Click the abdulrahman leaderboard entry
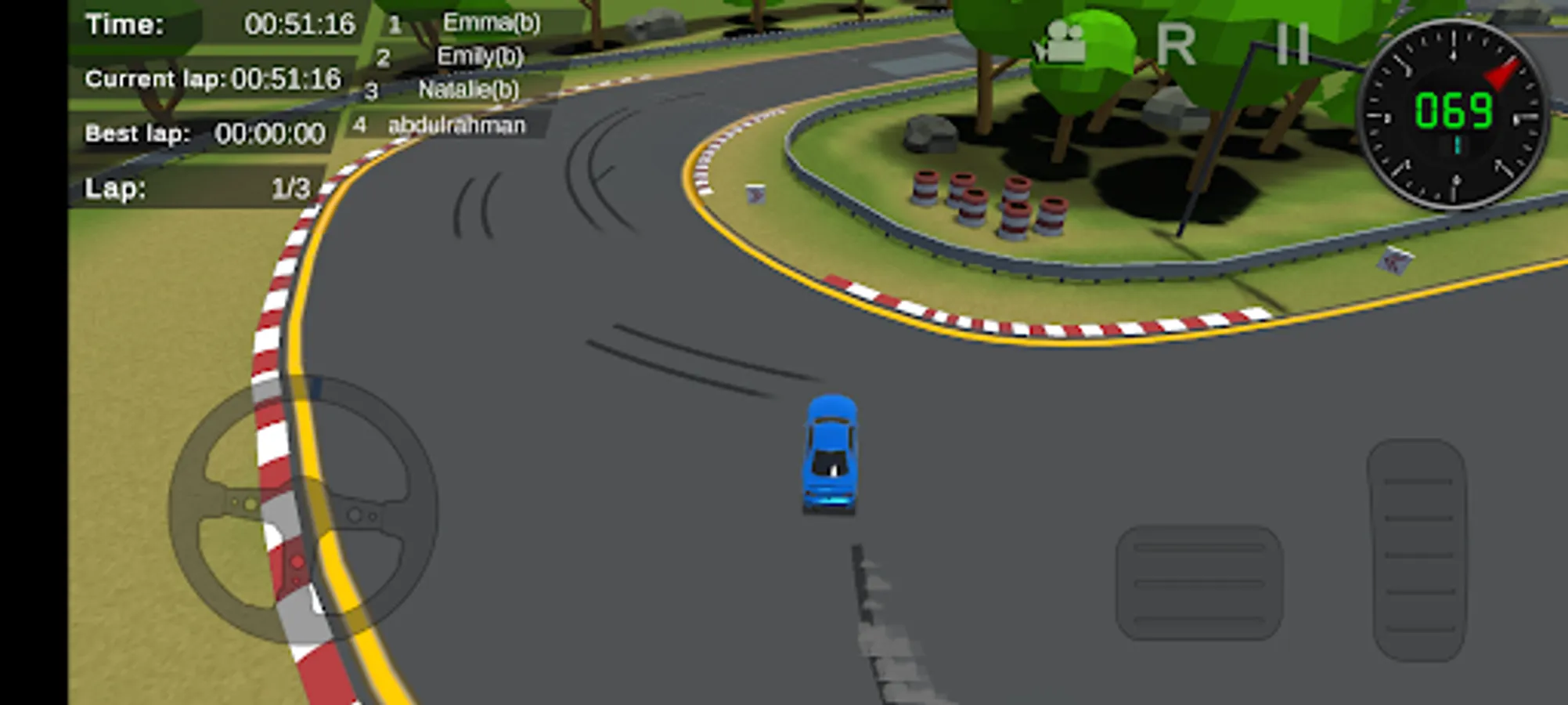 (x=456, y=125)
